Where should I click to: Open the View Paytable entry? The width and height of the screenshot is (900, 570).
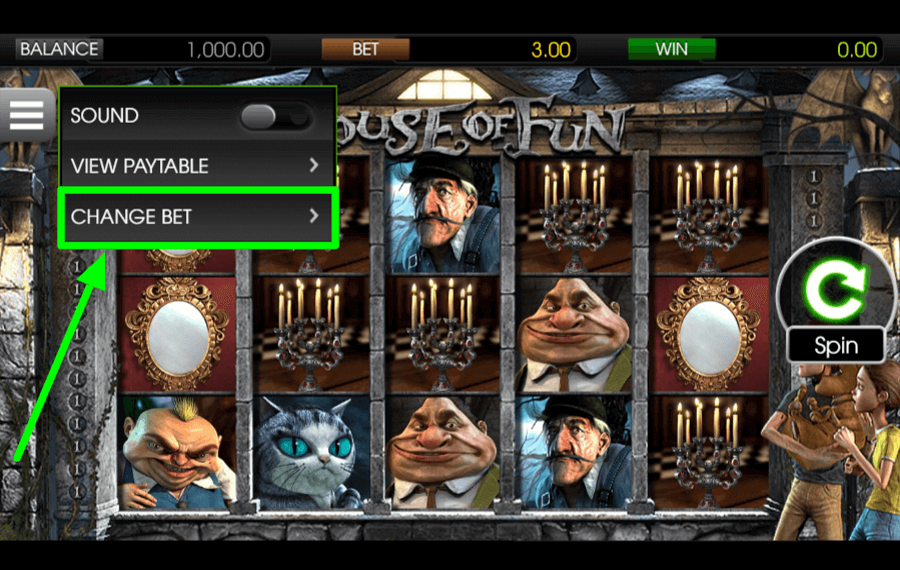(196, 165)
